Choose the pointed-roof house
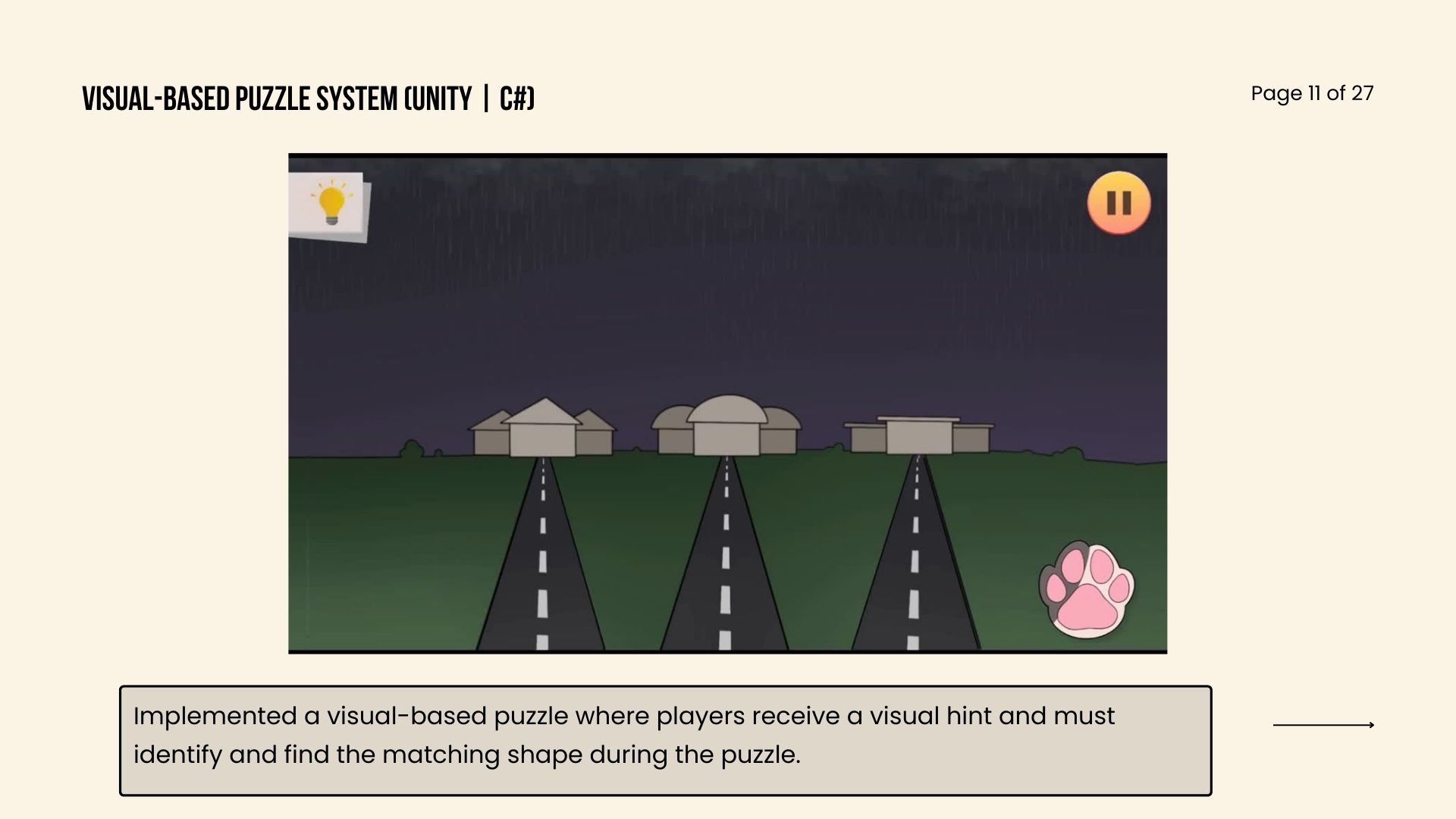This screenshot has width=1456, height=819. [x=542, y=429]
